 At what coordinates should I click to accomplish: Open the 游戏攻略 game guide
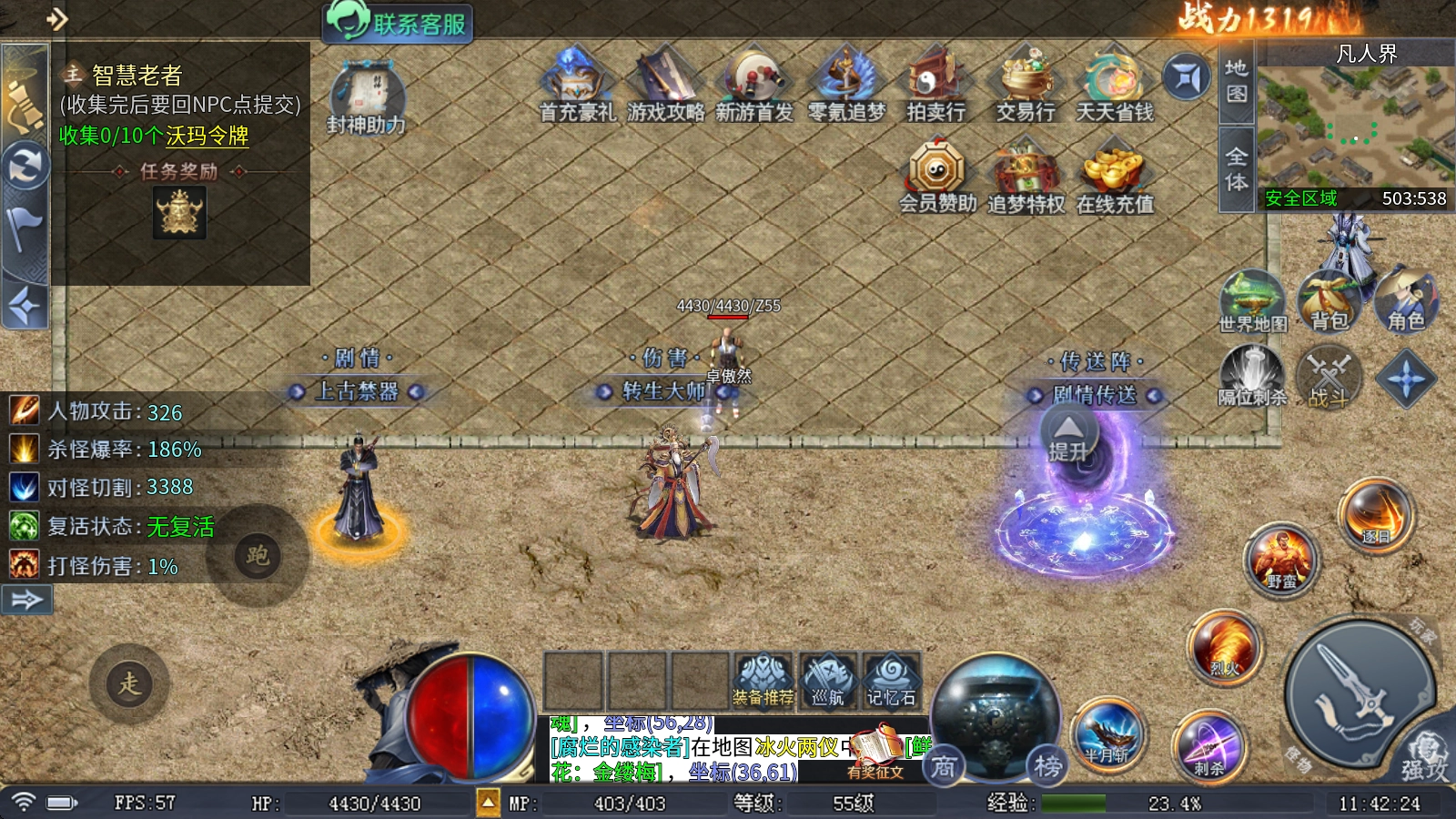666,86
